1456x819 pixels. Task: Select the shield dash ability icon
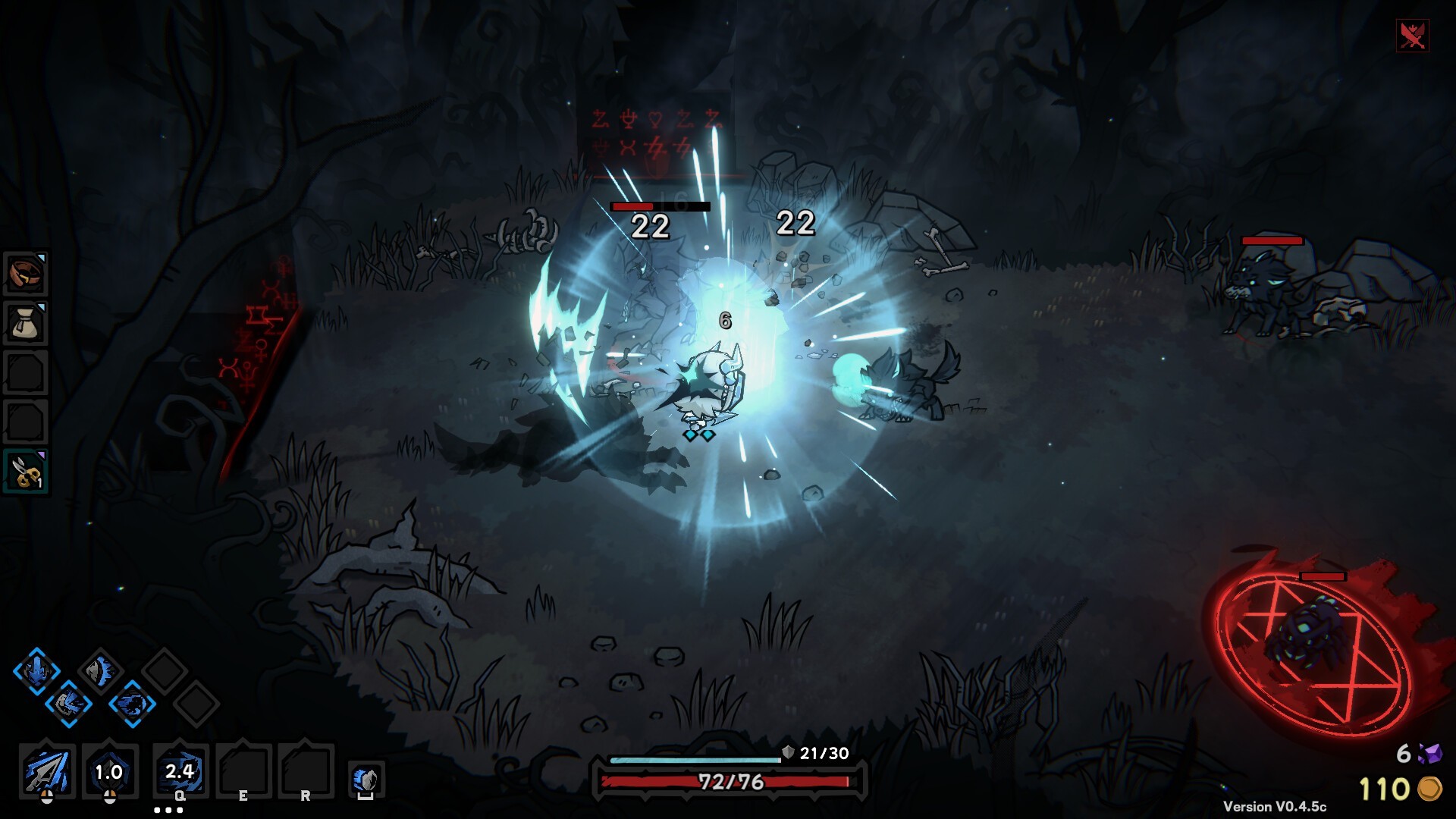(x=366, y=780)
